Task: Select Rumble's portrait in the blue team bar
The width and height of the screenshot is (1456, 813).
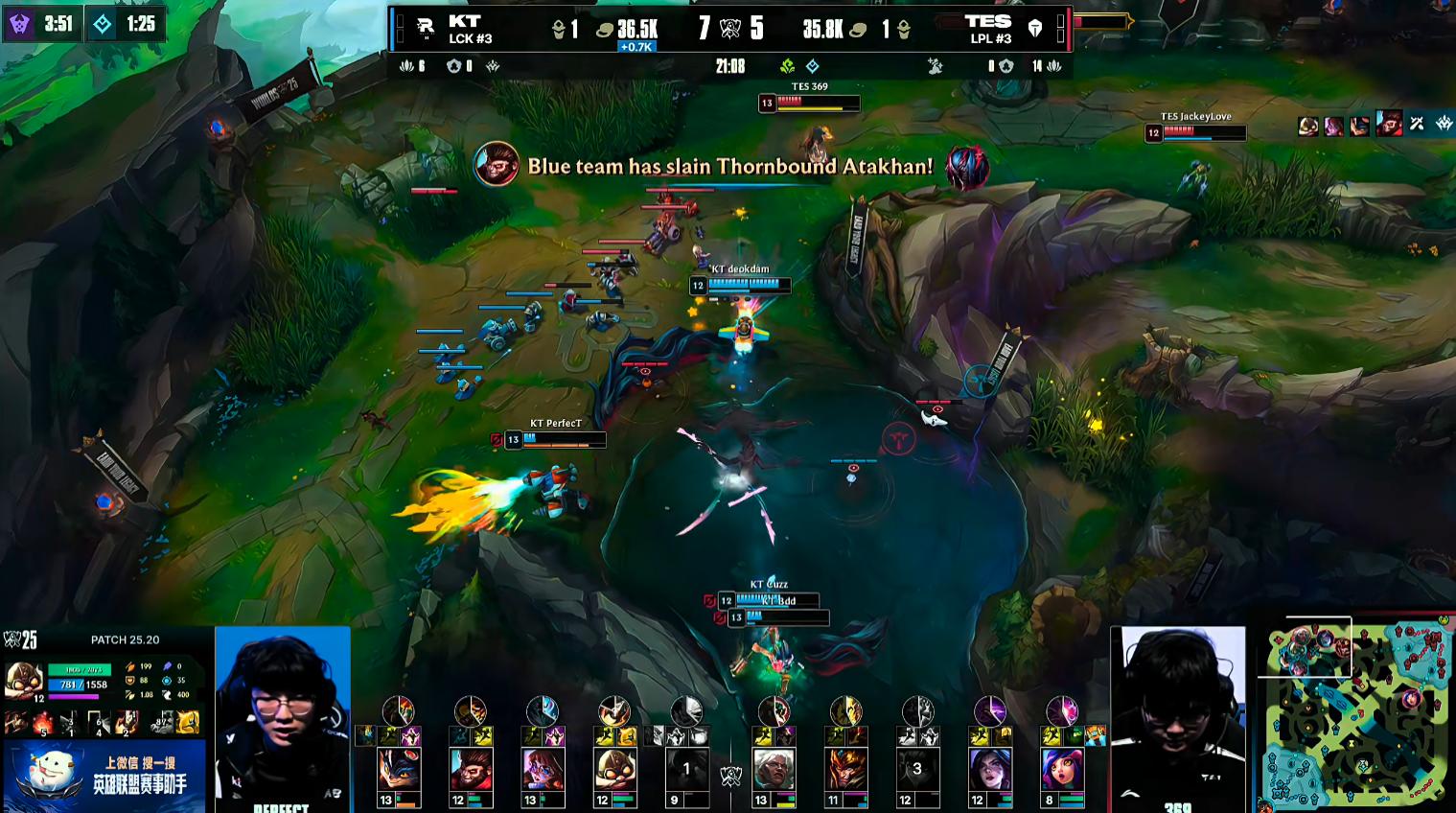Action: click(x=399, y=769)
